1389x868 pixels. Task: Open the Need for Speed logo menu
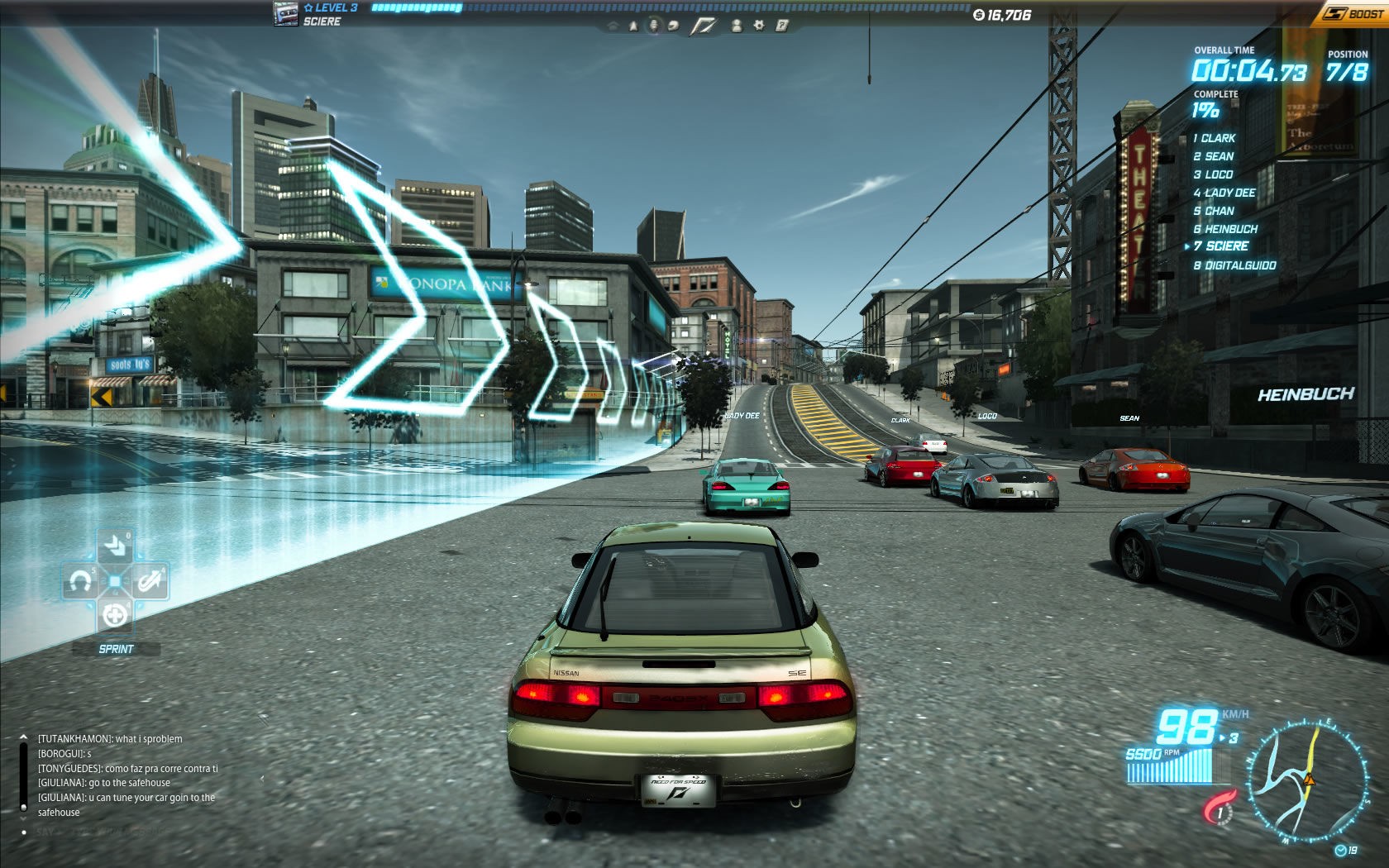[704, 26]
